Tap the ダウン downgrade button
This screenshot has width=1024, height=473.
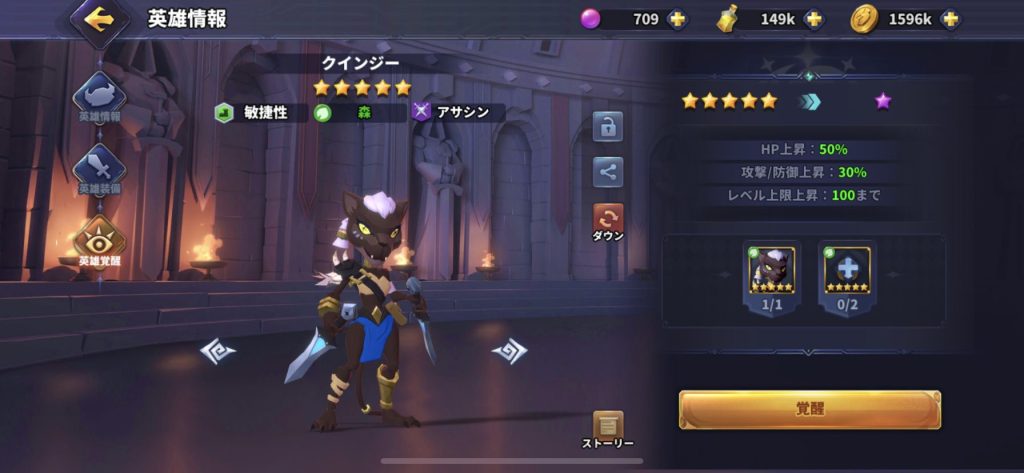click(x=607, y=220)
